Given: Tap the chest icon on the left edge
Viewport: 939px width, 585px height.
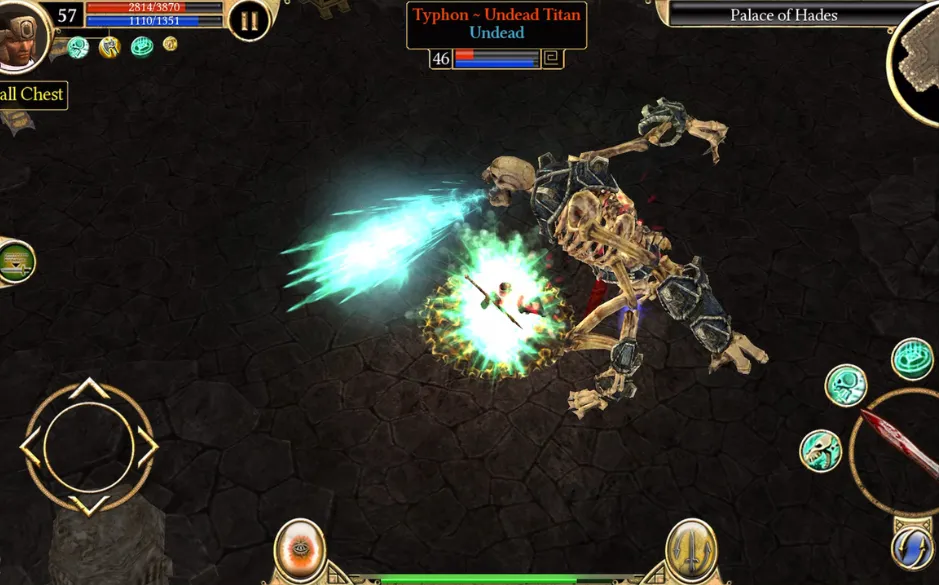Looking at the screenshot, I should (14, 262).
